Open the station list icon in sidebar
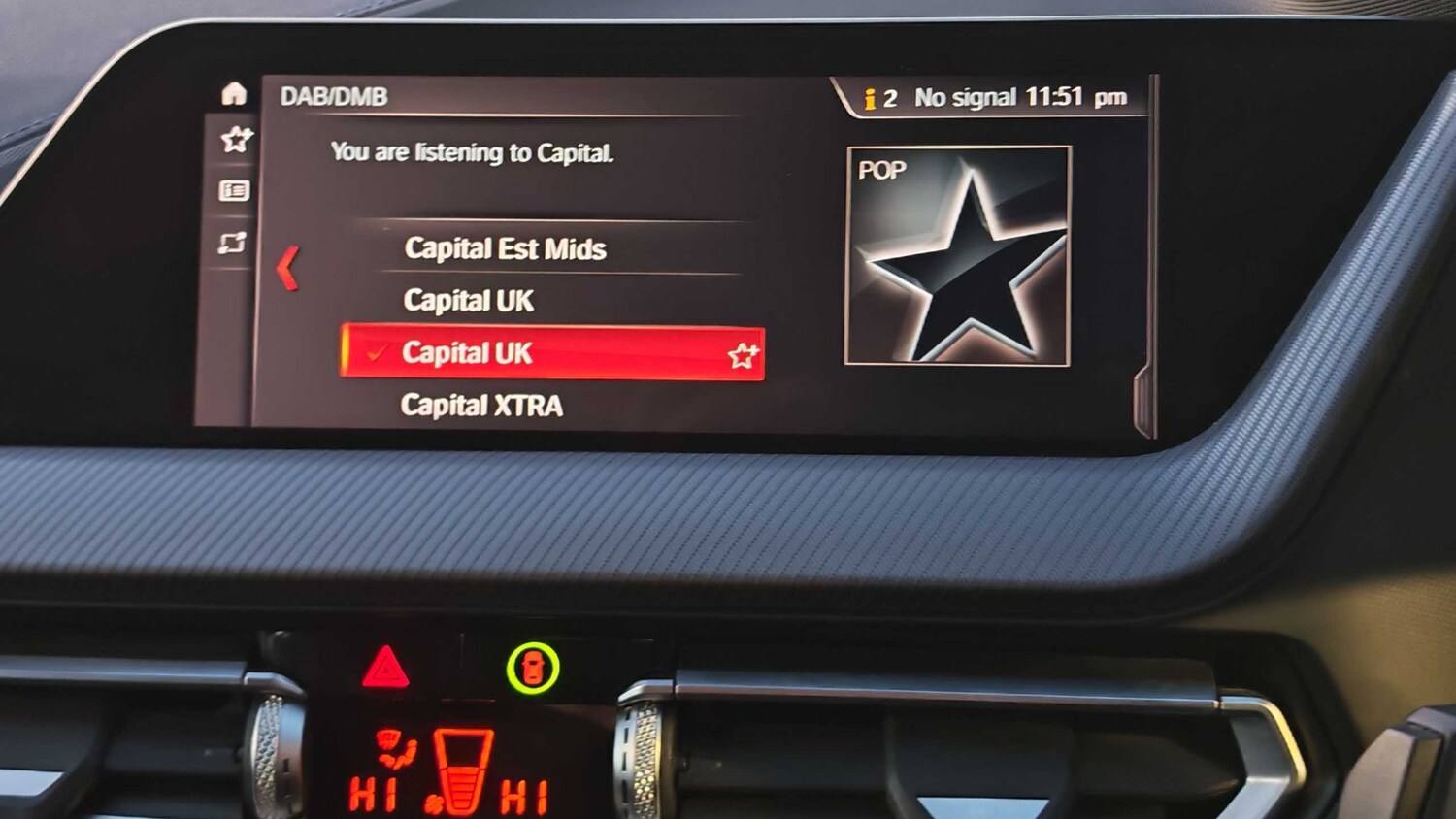This screenshot has height=819, width=1456. point(234,191)
